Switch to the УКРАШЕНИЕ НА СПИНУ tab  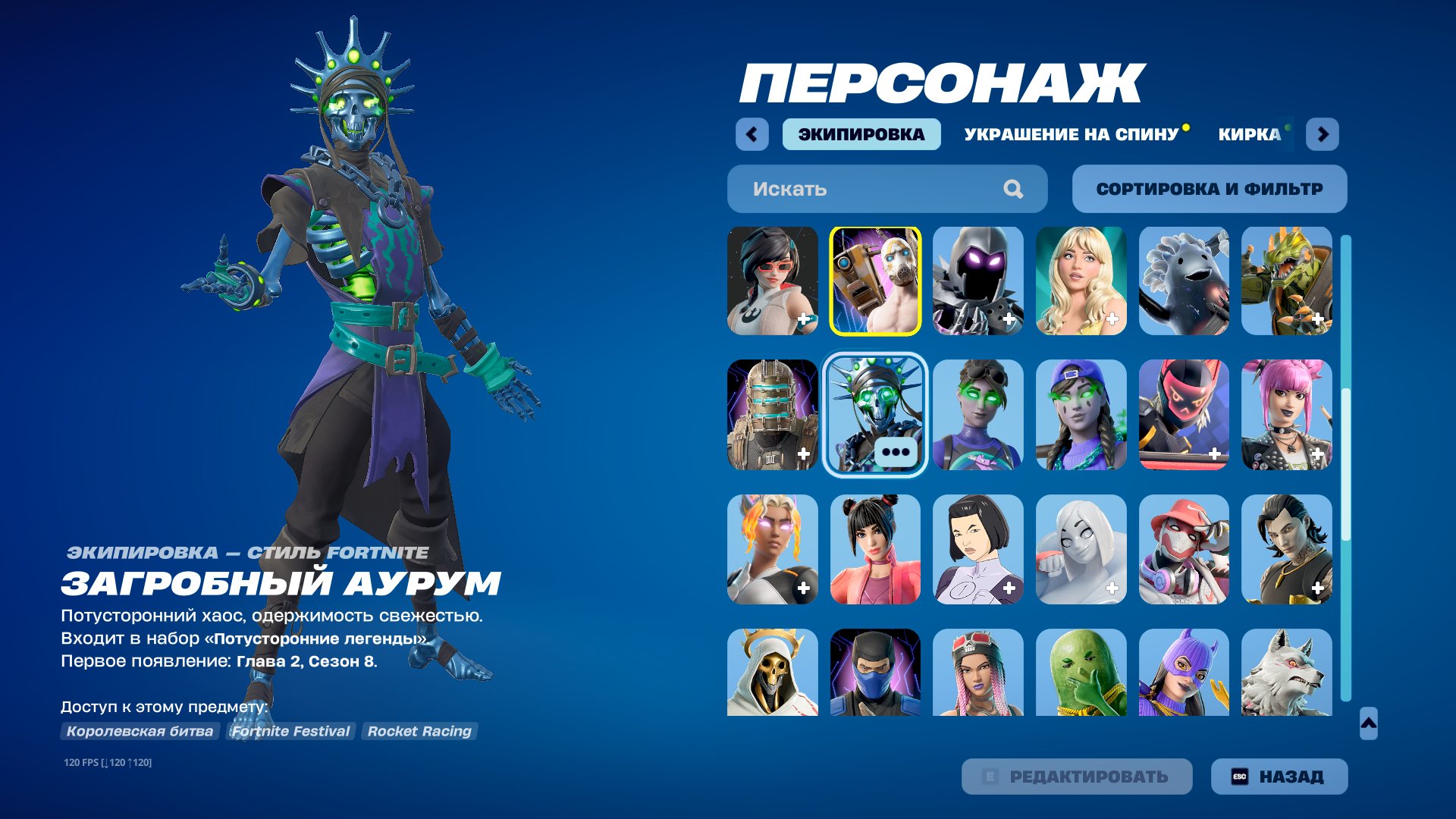(1069, 134)
